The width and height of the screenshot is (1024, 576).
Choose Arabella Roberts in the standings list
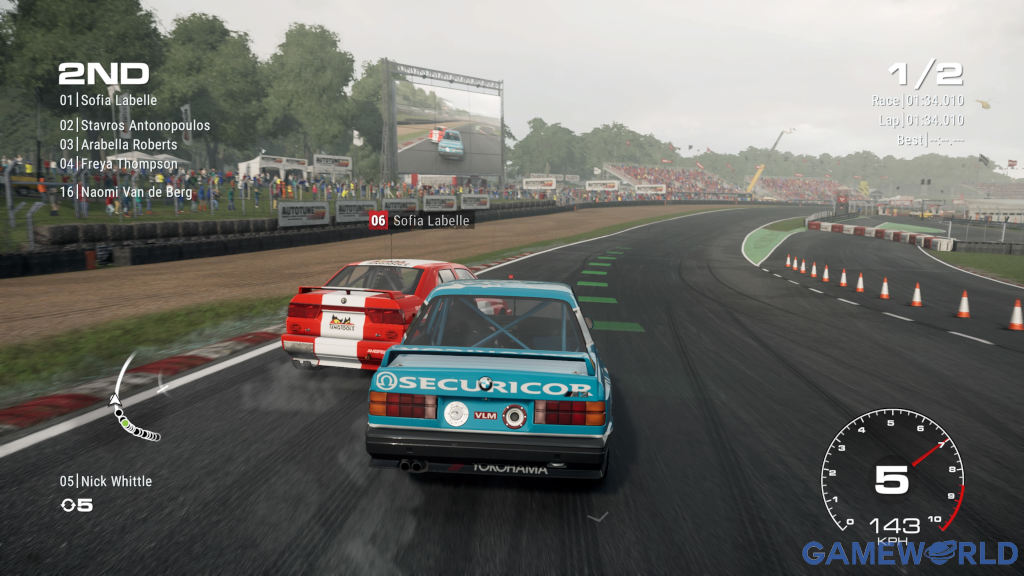(x=118, y=145)
